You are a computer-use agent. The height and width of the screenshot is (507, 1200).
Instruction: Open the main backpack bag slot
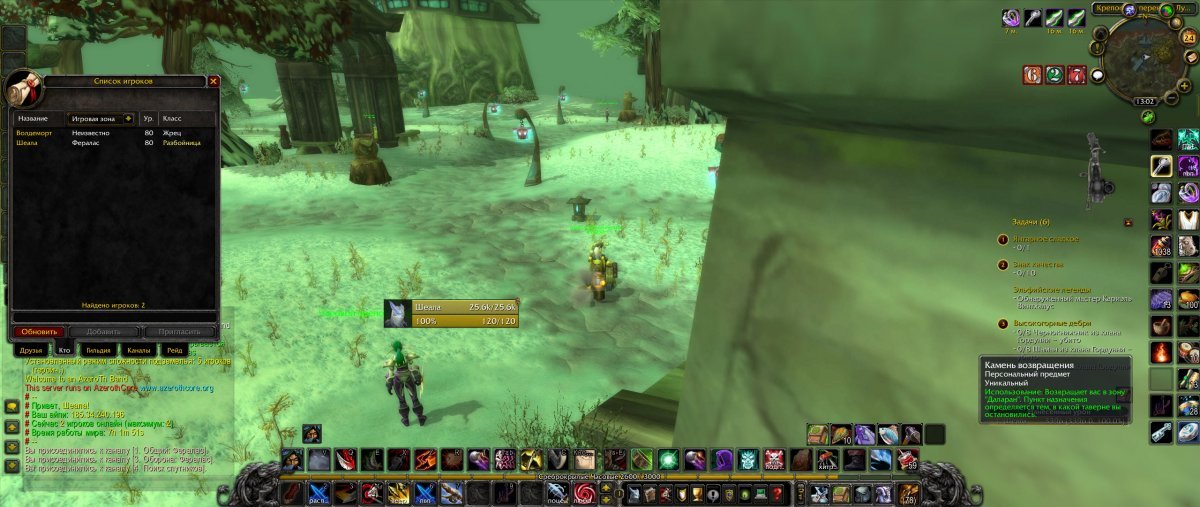[908, 494]
